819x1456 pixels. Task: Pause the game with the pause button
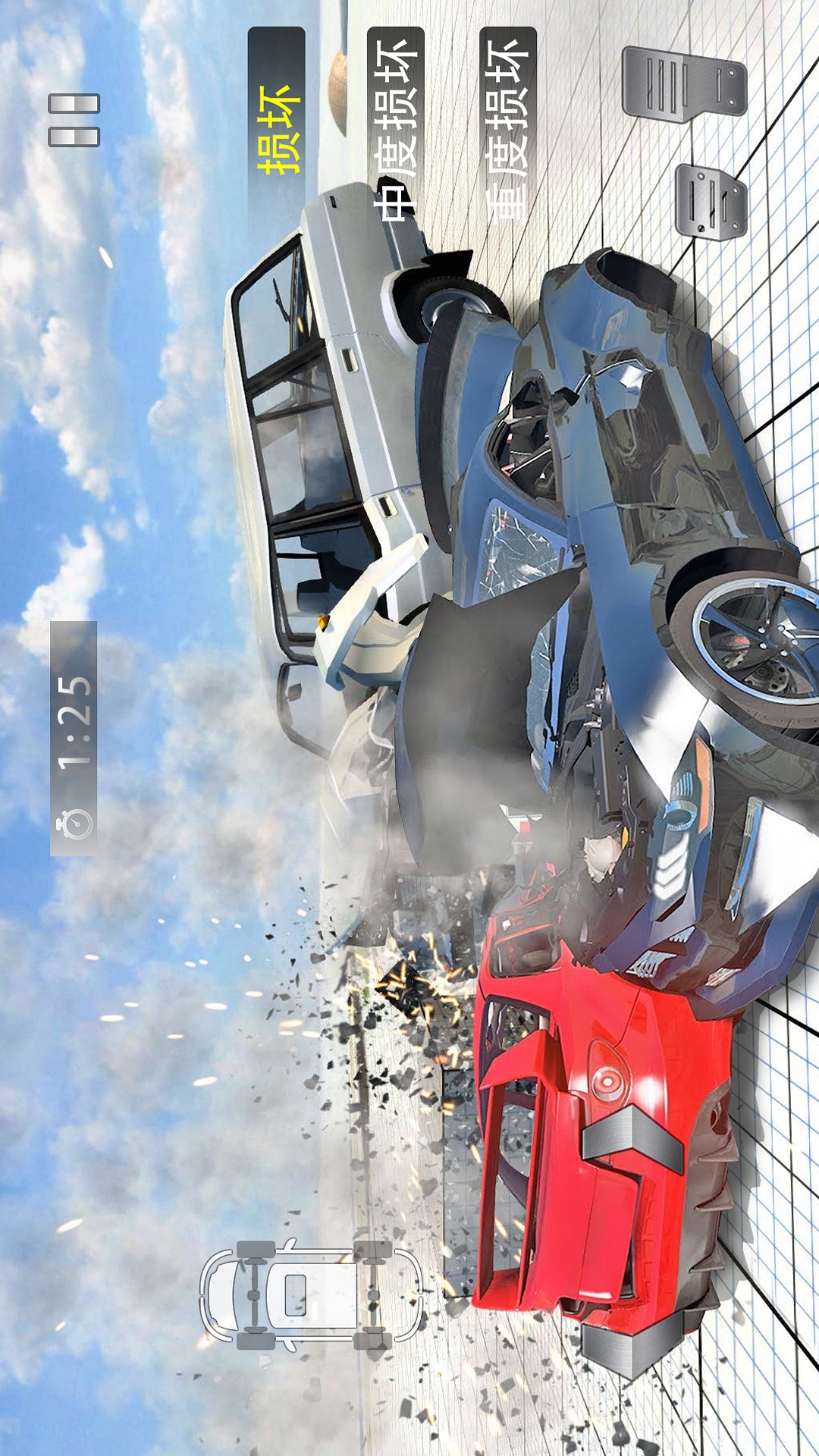(74, 120)
